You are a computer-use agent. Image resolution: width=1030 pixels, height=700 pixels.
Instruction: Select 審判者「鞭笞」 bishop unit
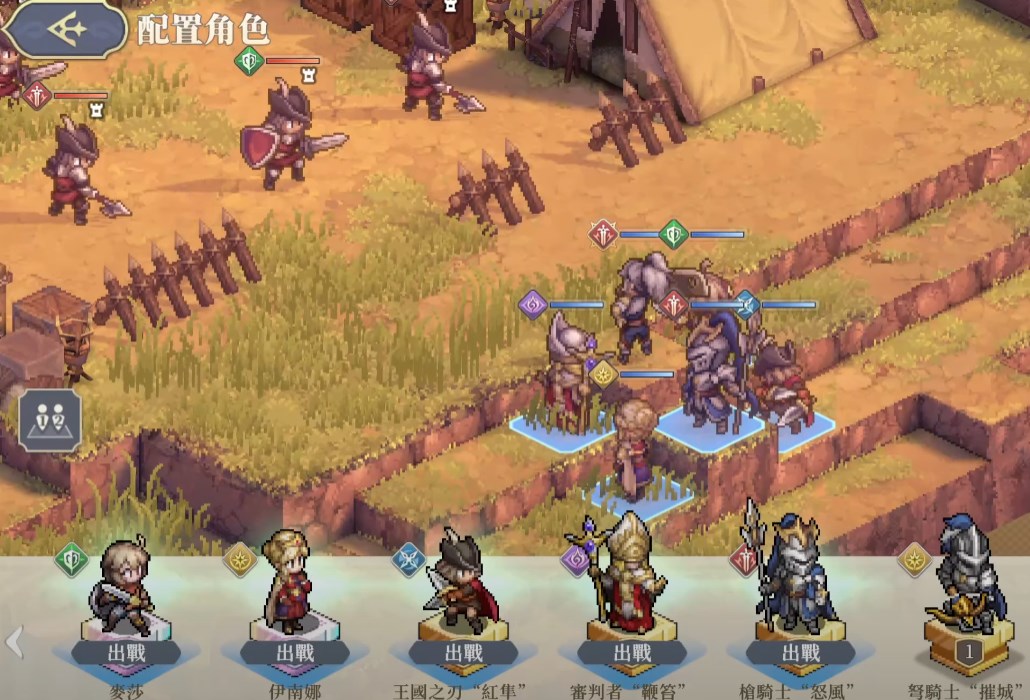click(x=630, y=598)
